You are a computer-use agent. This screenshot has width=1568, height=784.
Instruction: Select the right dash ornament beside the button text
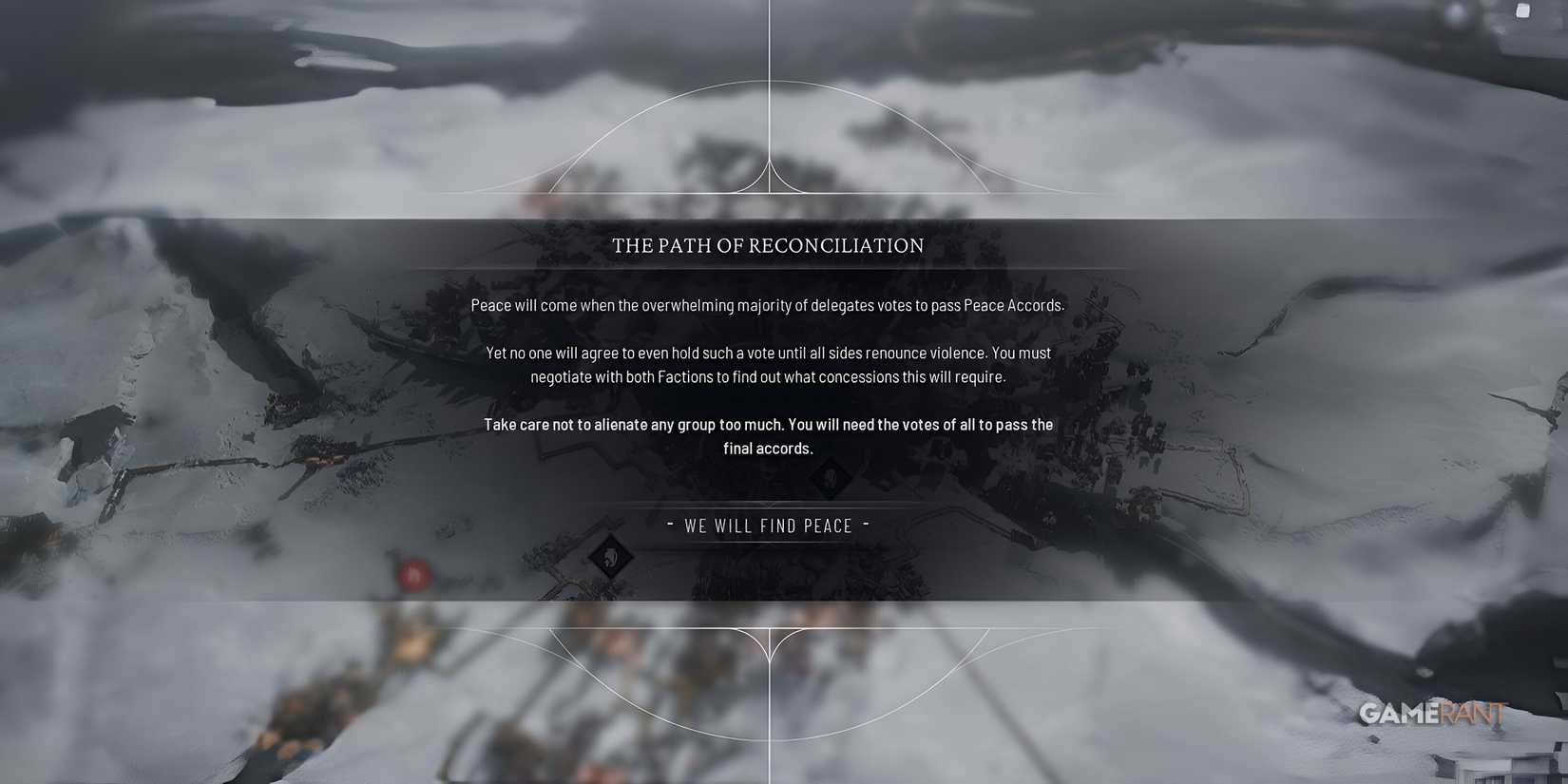866,525
